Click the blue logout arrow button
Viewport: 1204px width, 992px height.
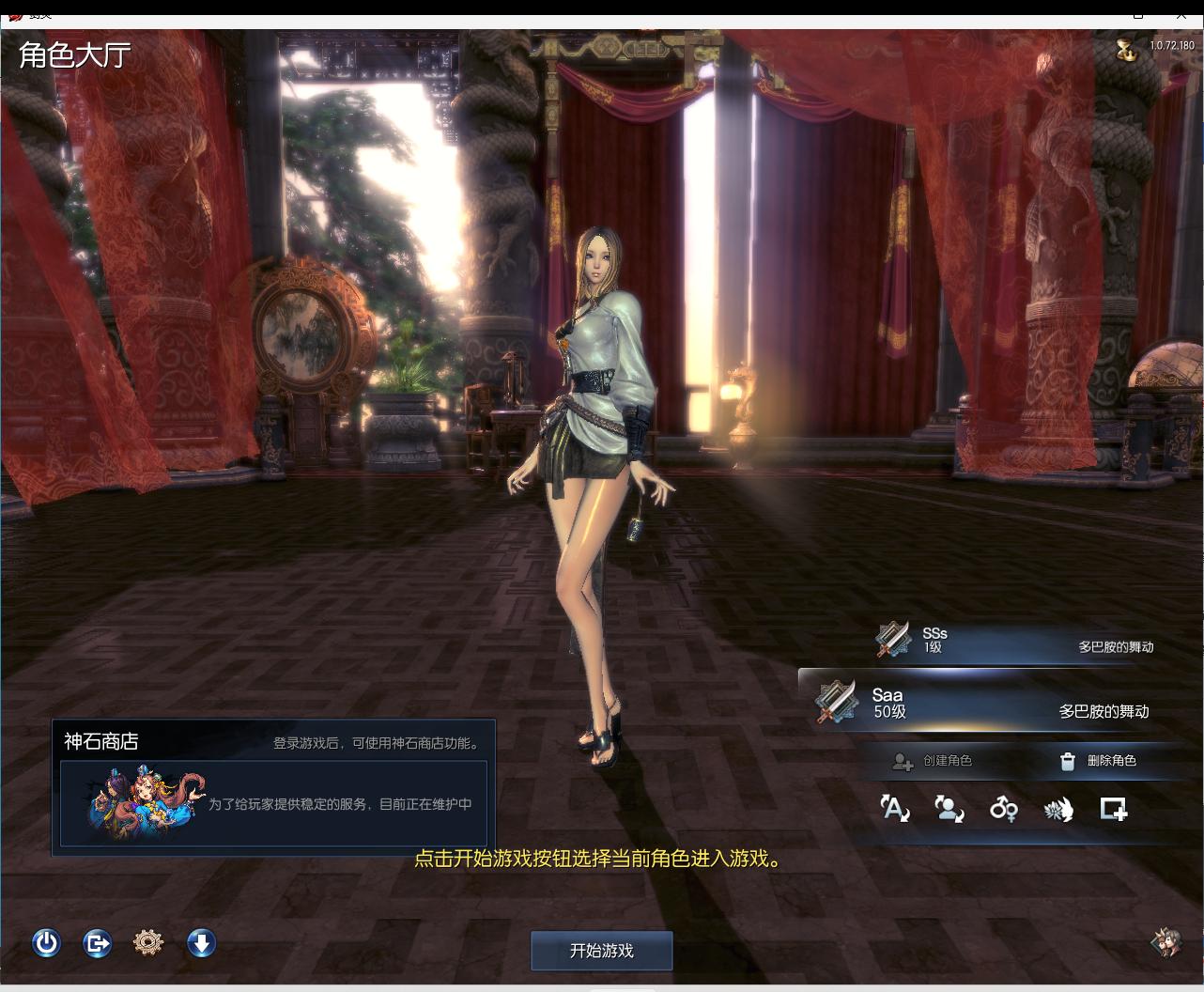click(x=97, y=942)
